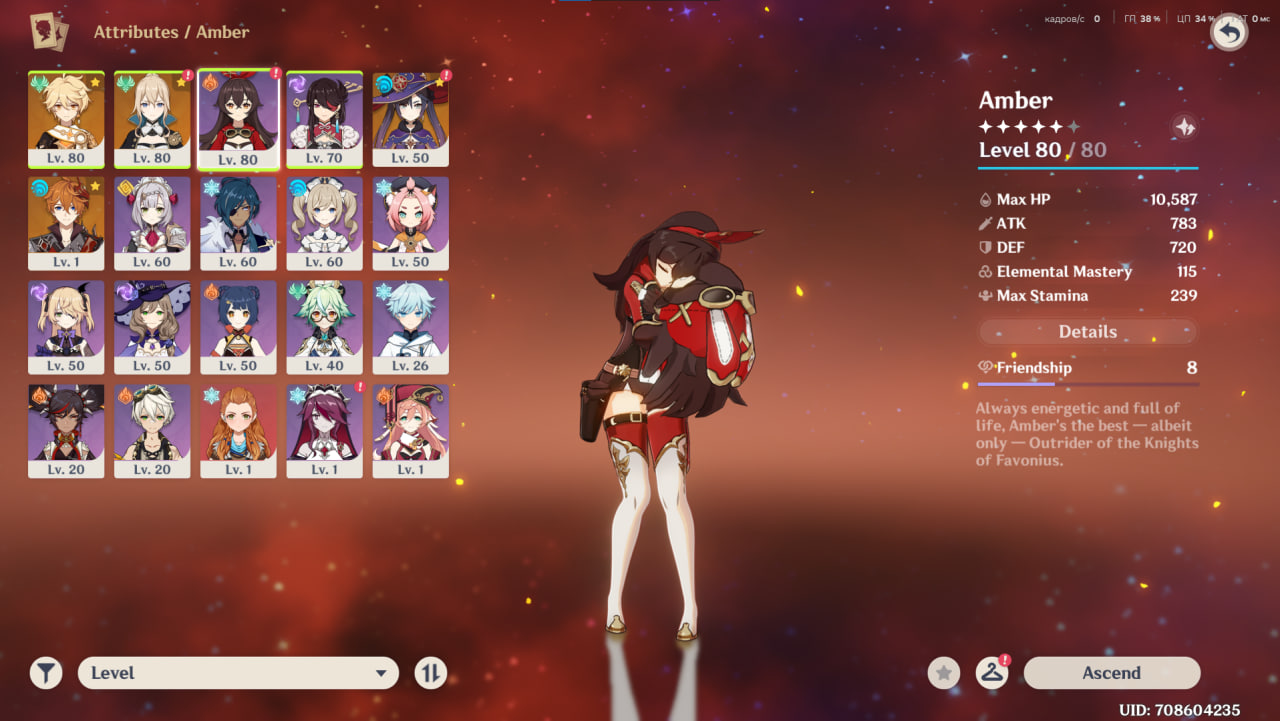Toggle the sort order arrows
Screen dimensions: 1280x721
(430, 673)
